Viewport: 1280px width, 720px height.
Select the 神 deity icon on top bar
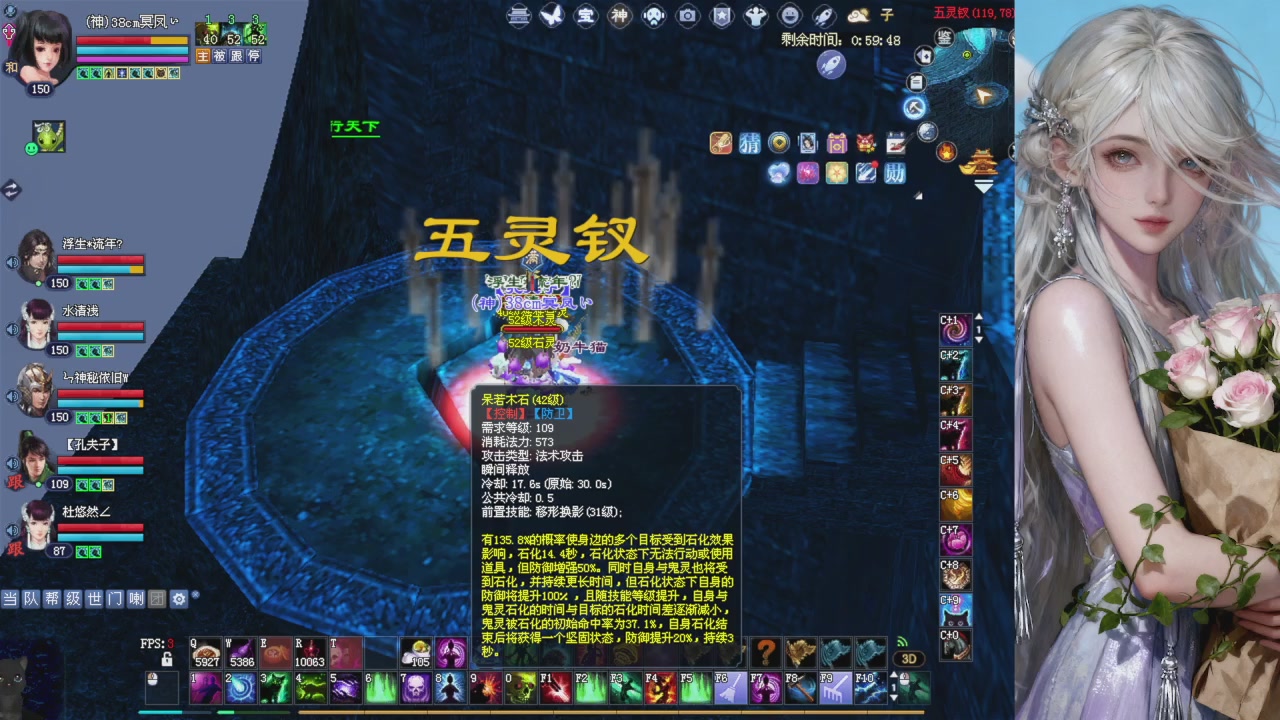[x=619, y=16]
